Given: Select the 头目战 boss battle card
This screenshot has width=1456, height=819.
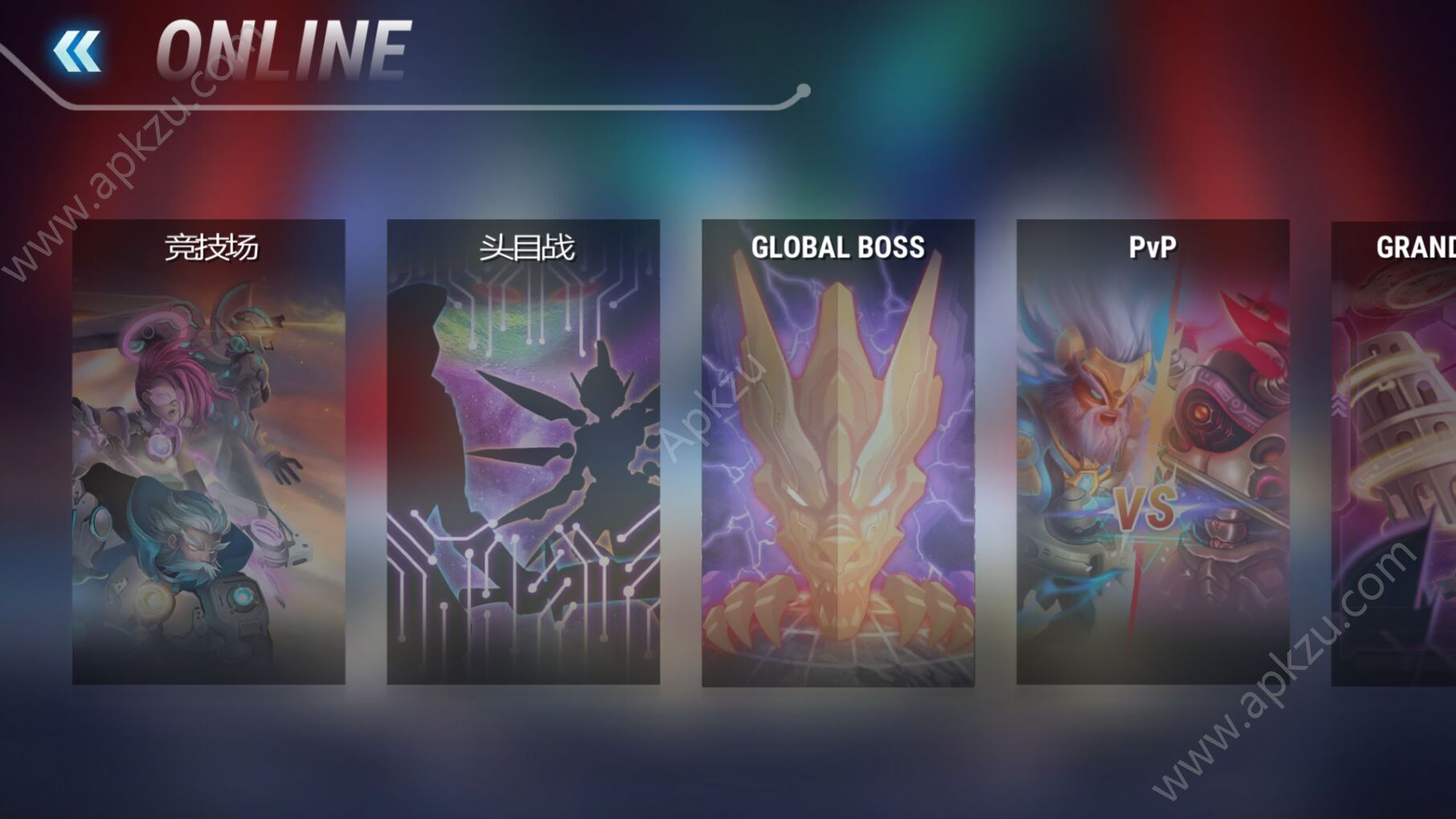Looking at the screenshot, I should click(x=523, y=452).
